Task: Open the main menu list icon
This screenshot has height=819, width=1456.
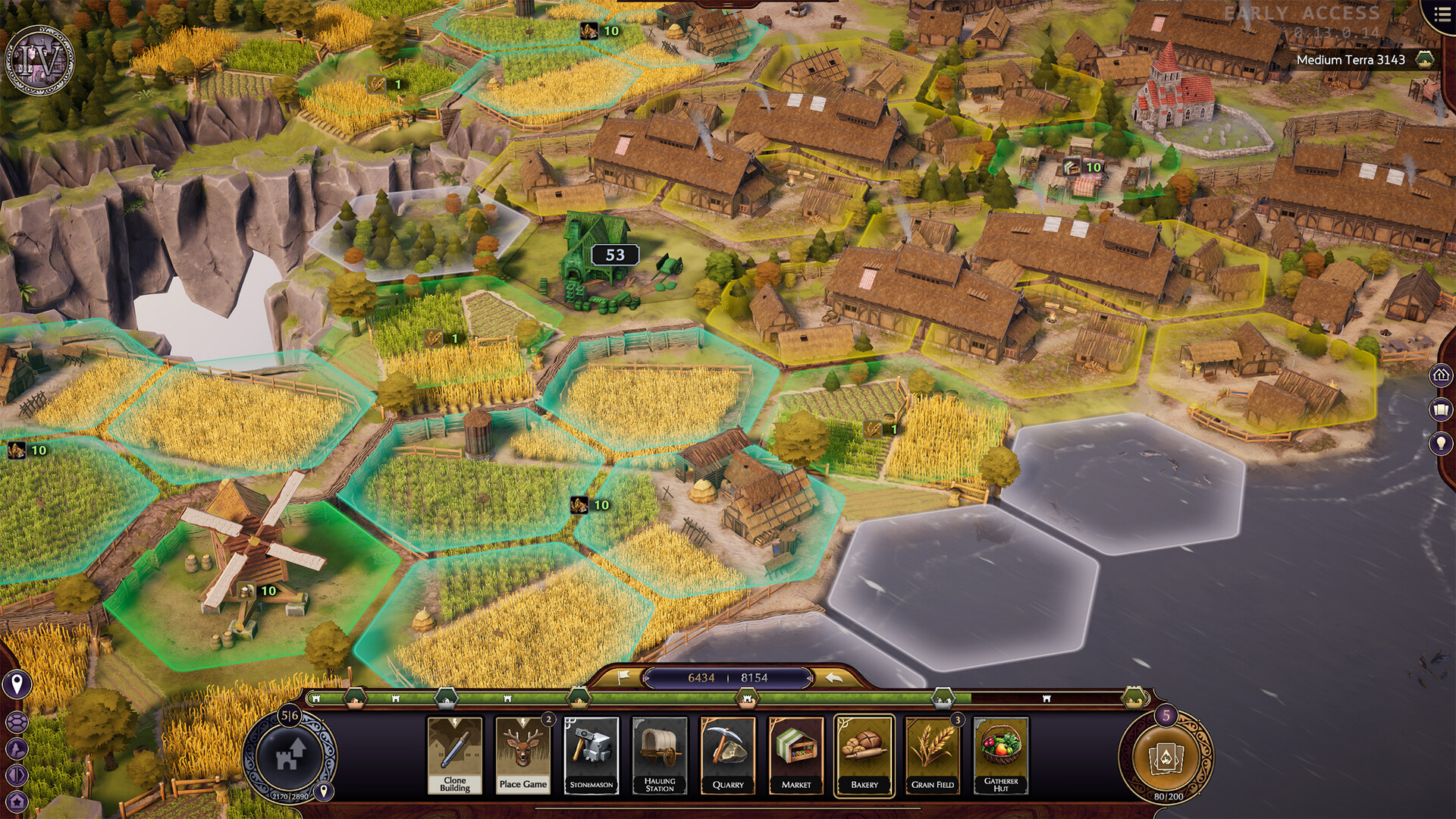Action: 1442,15
